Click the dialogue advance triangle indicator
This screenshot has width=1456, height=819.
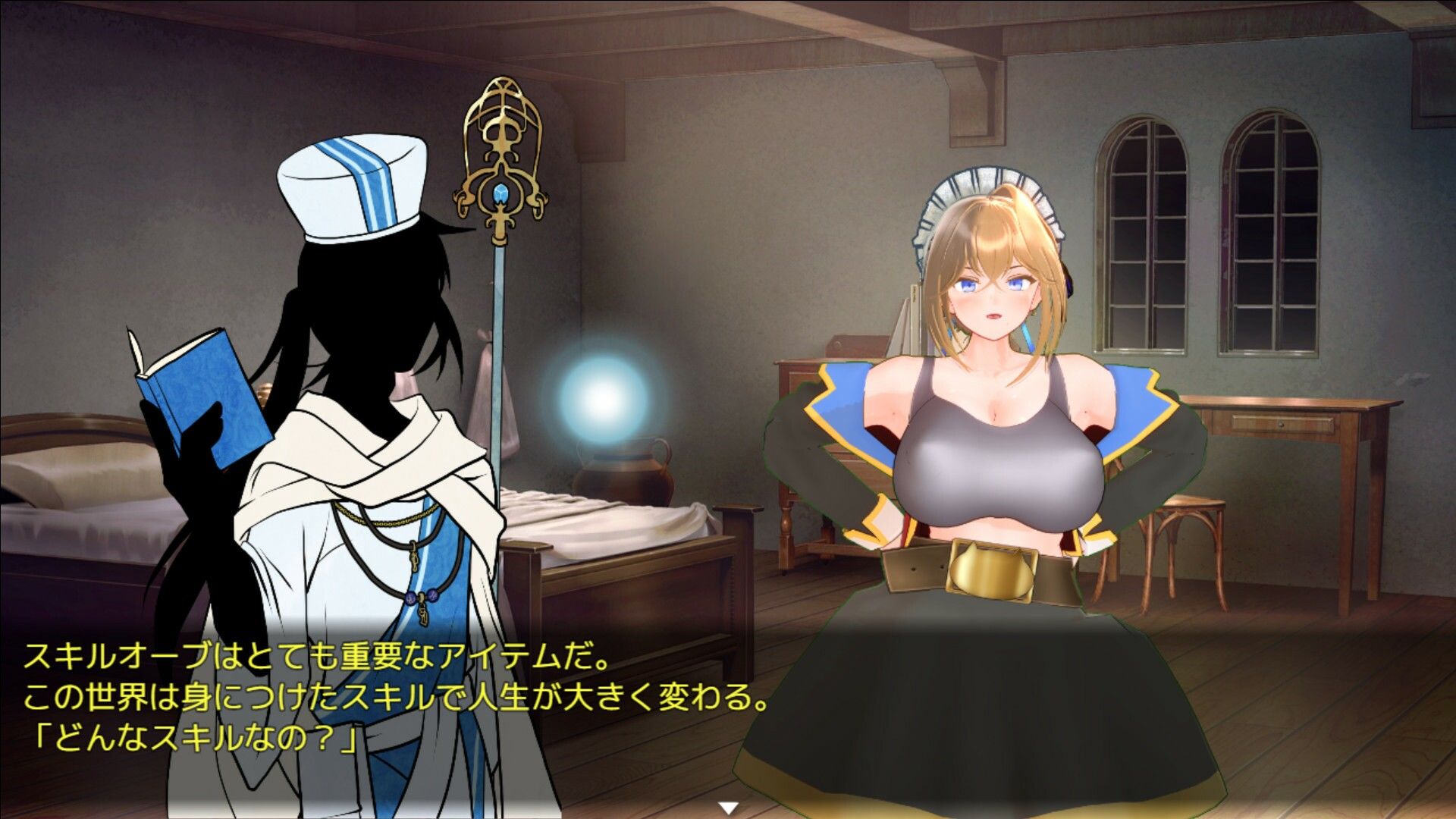(730, 806)
